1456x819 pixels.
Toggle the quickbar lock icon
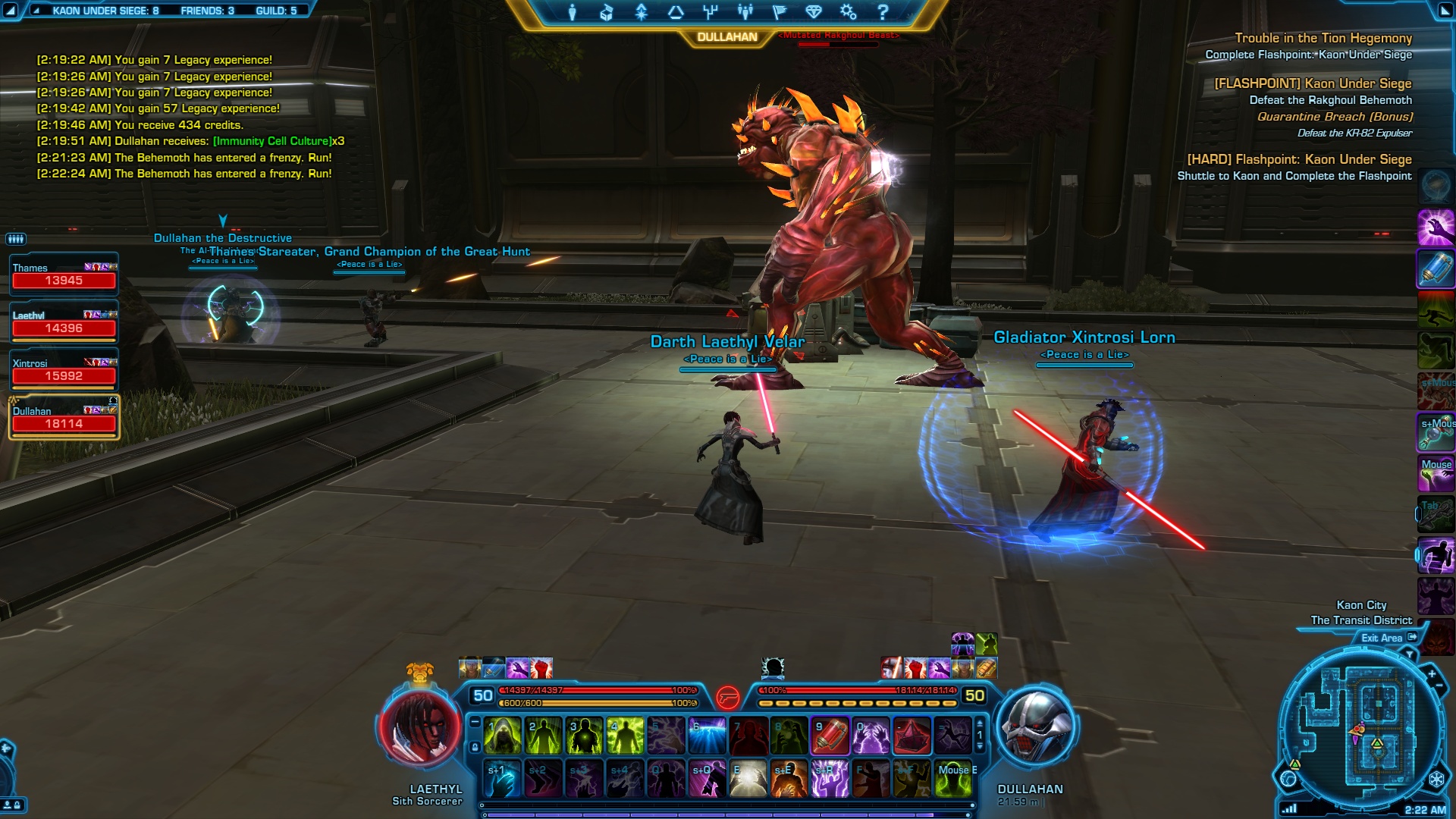(475, 747)
